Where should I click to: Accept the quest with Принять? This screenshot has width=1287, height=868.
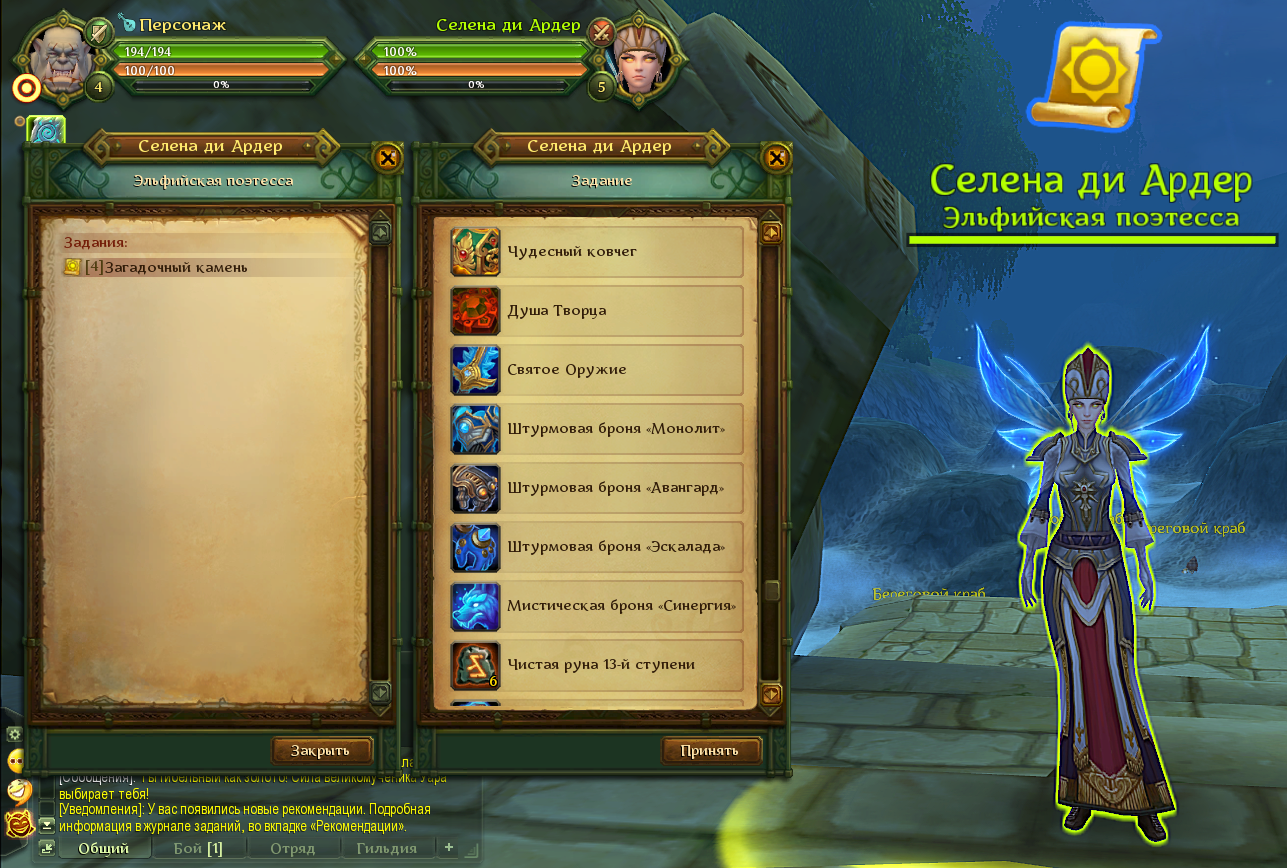710,750
